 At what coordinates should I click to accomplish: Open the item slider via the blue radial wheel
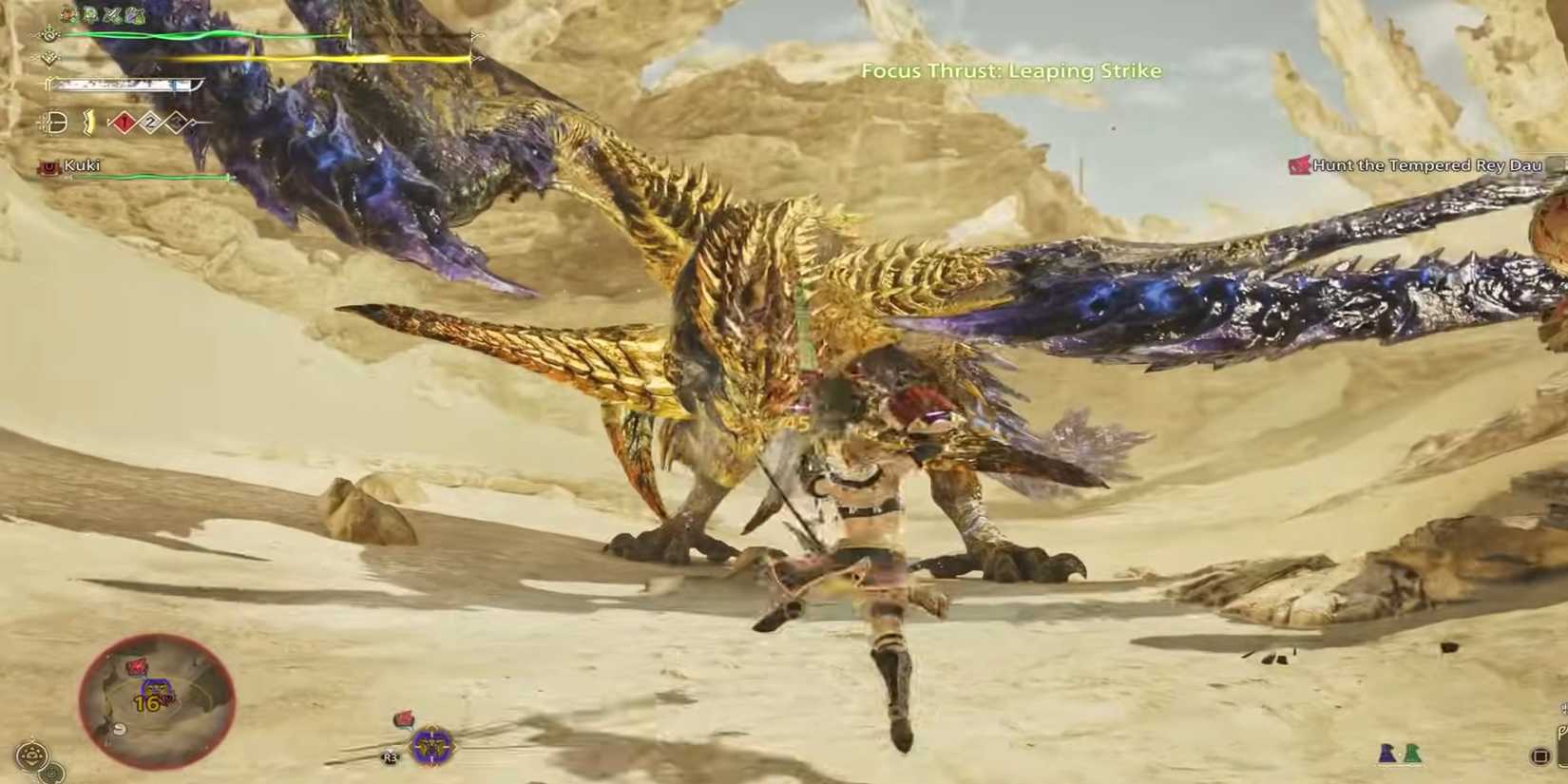(x=430, y=747)
